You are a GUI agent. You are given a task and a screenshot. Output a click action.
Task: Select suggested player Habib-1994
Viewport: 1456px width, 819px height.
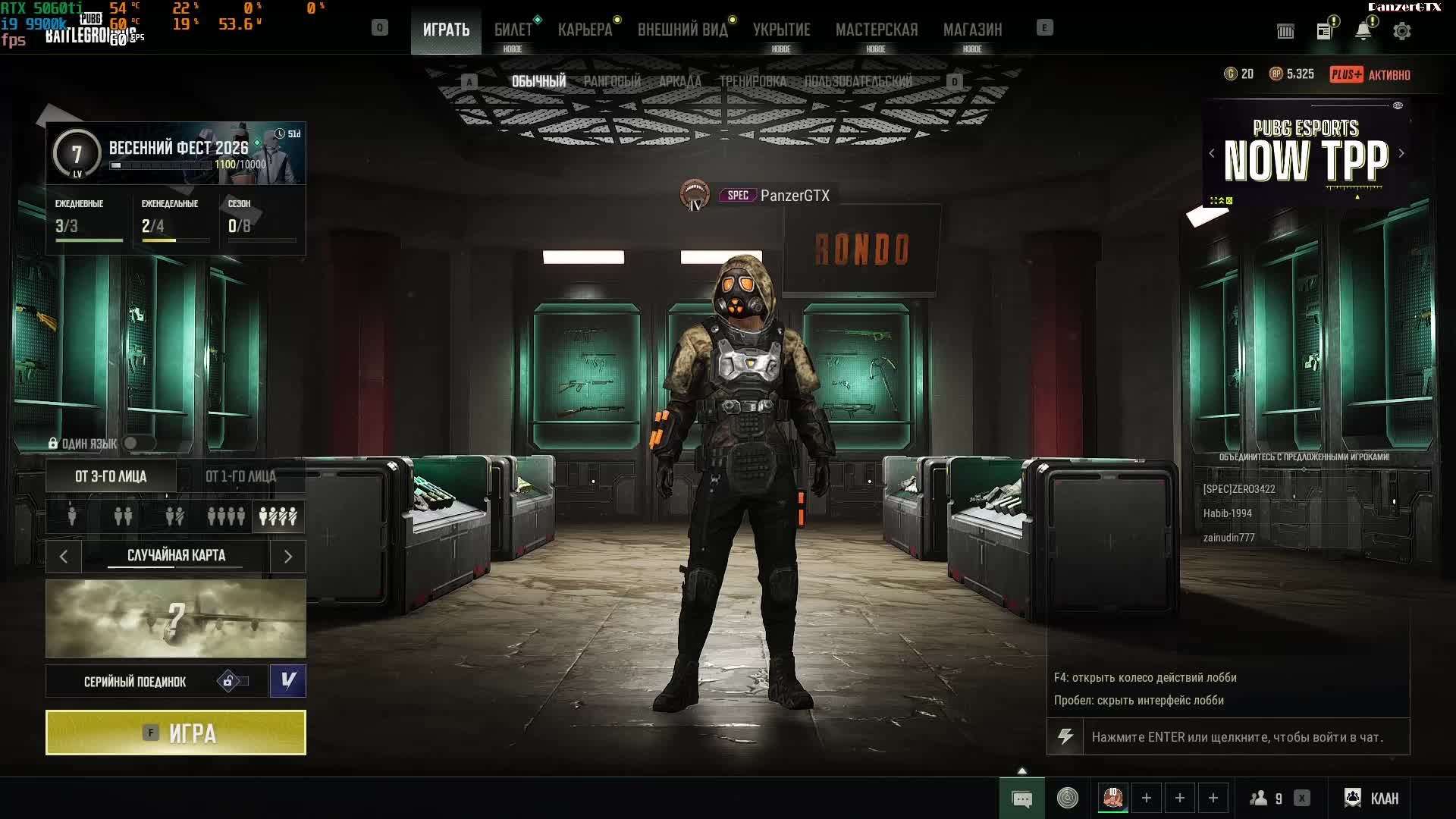[1227, 513]
